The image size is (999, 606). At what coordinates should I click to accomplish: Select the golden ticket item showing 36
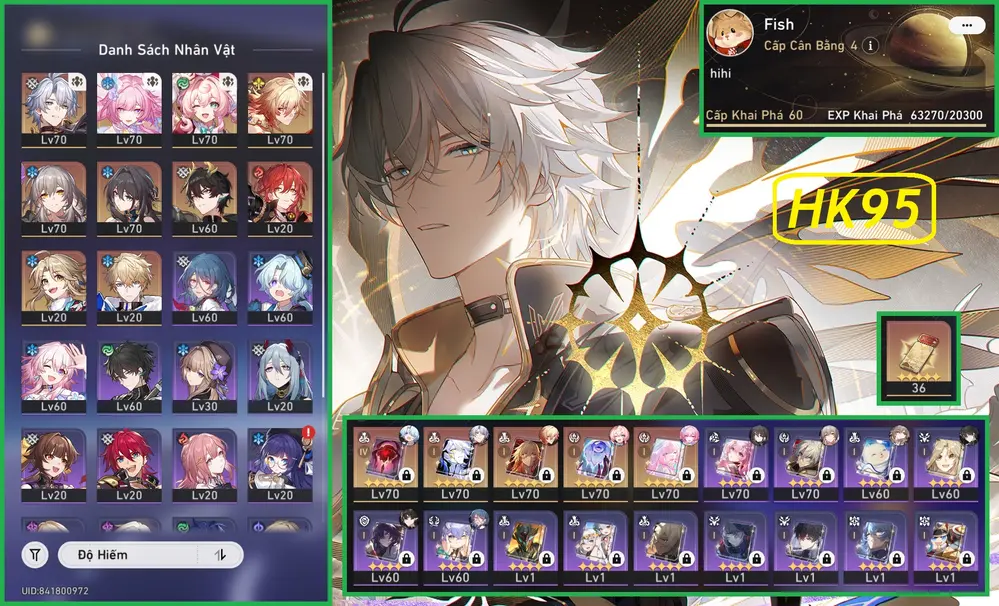pyautogui.click(x=918, y=356)
